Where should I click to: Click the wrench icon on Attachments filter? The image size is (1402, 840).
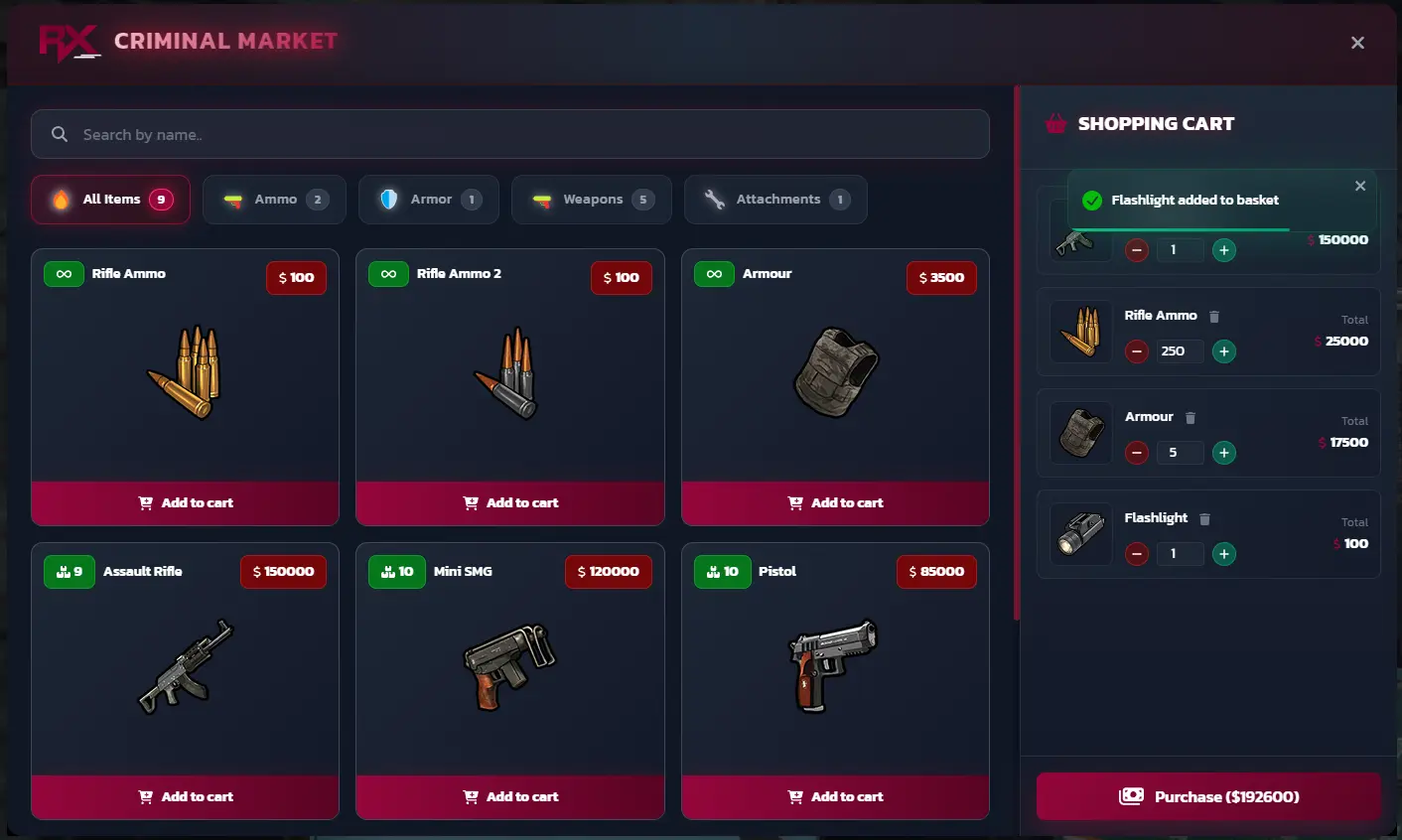[x=713, y=199]
